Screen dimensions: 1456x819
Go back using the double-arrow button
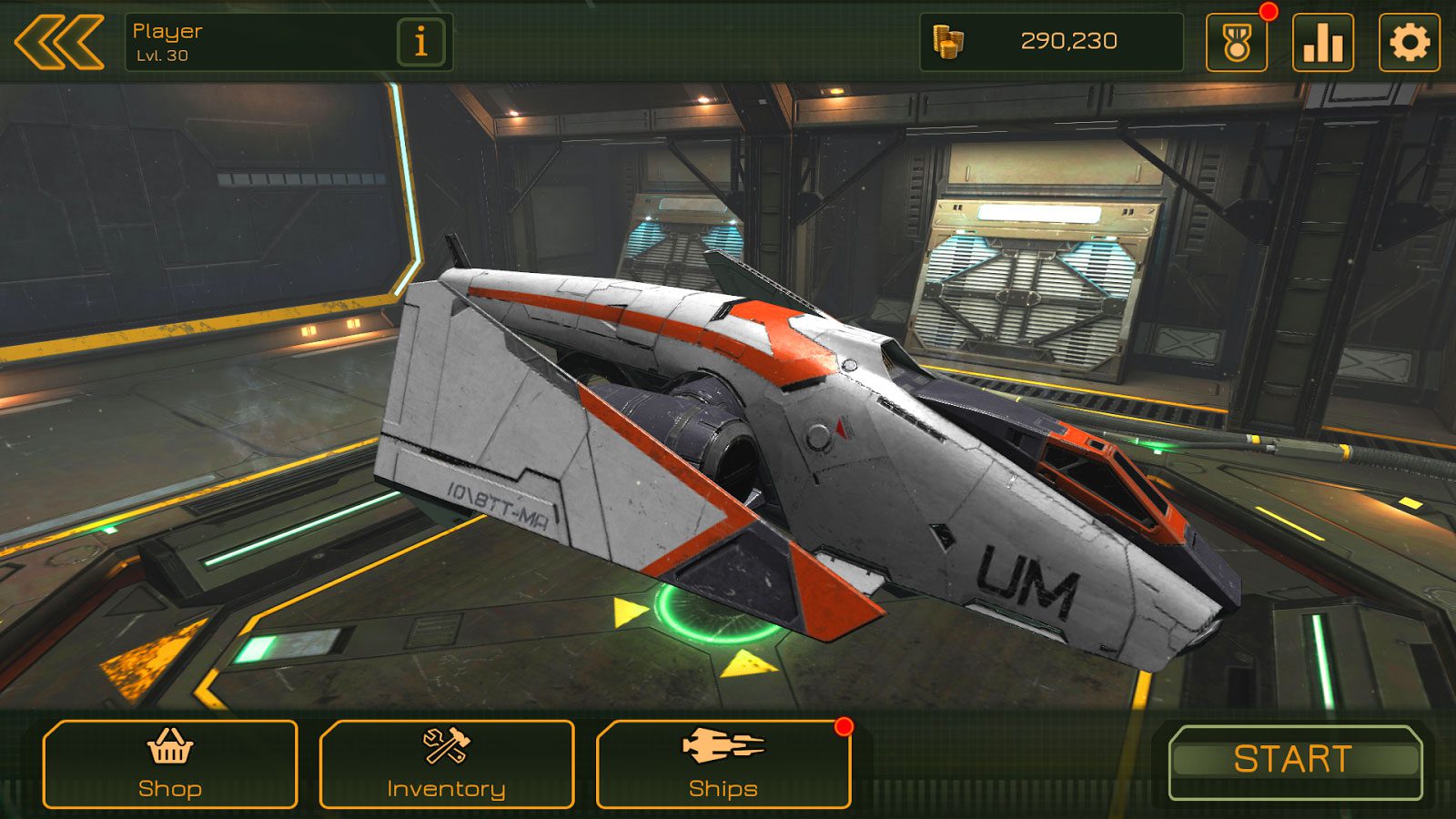coord(58,42)
